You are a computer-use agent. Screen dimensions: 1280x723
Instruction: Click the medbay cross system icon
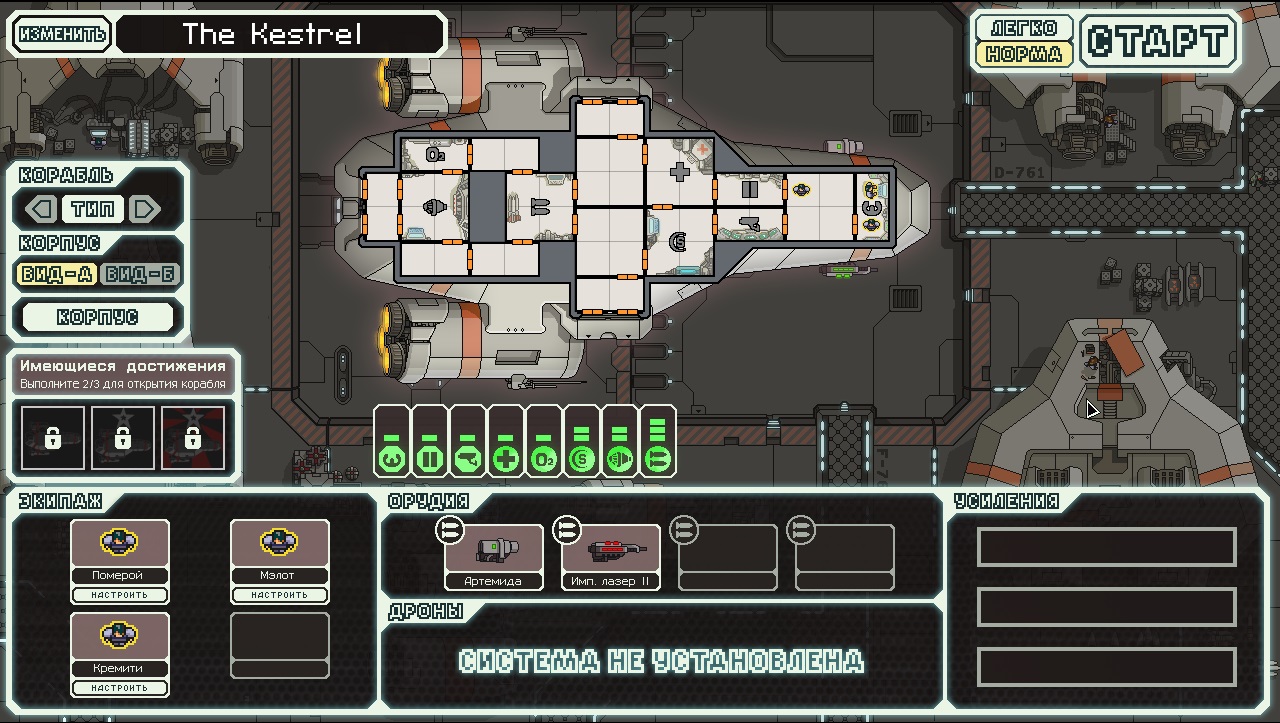pyautogui.click(x=508, y=458)
